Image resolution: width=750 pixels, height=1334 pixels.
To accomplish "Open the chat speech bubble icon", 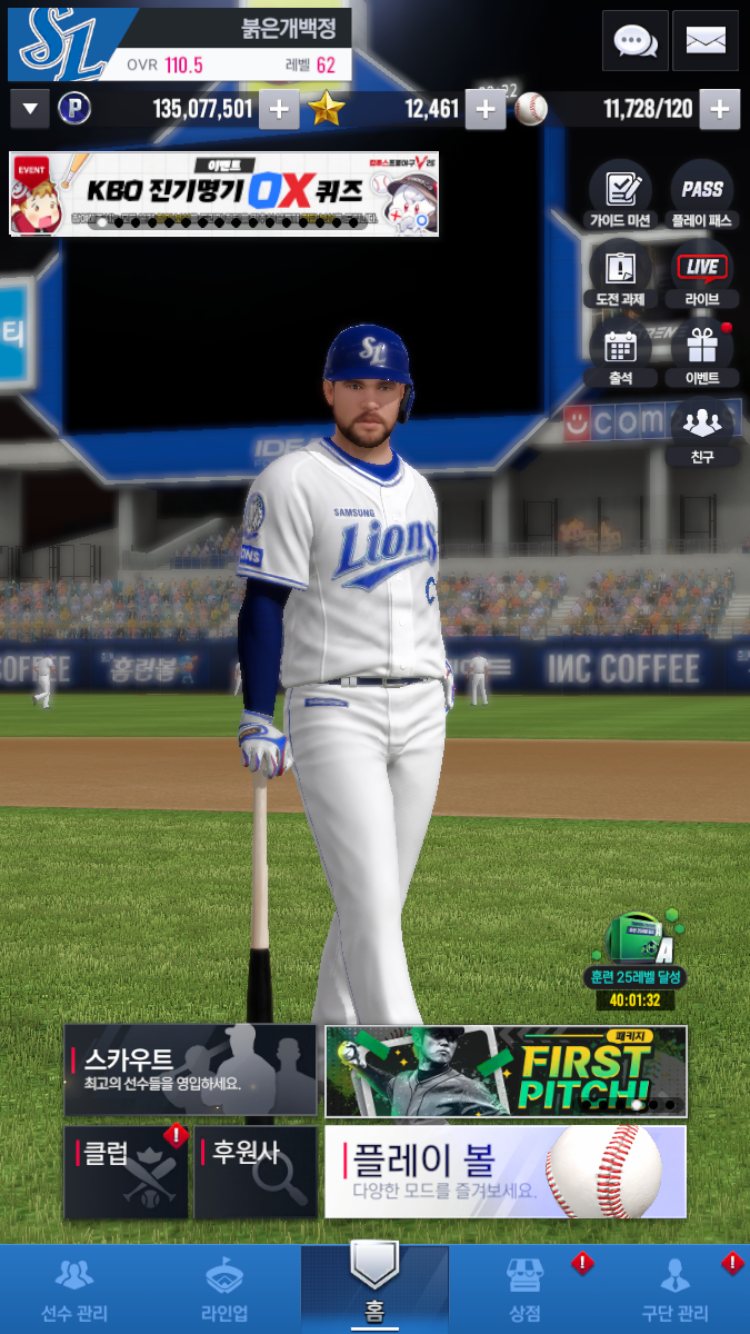I will tap(635, 41).
